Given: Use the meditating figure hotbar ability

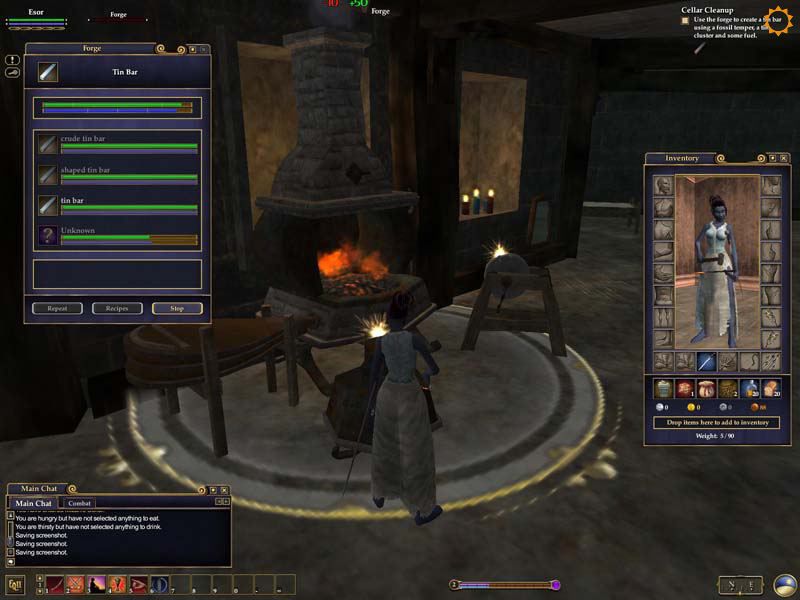Looking at the screenshot, I should [x=97, y=585].
